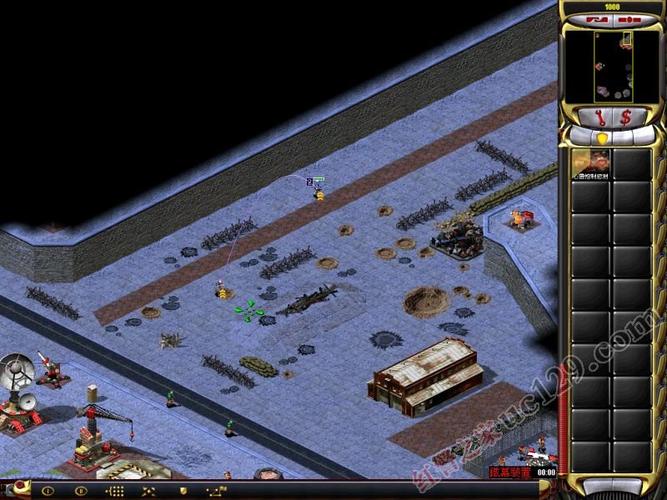The width and height of the screenshot is (667, 500).
Task: Select the yellow shield defenses tab
Action: [x=602, y=138]
